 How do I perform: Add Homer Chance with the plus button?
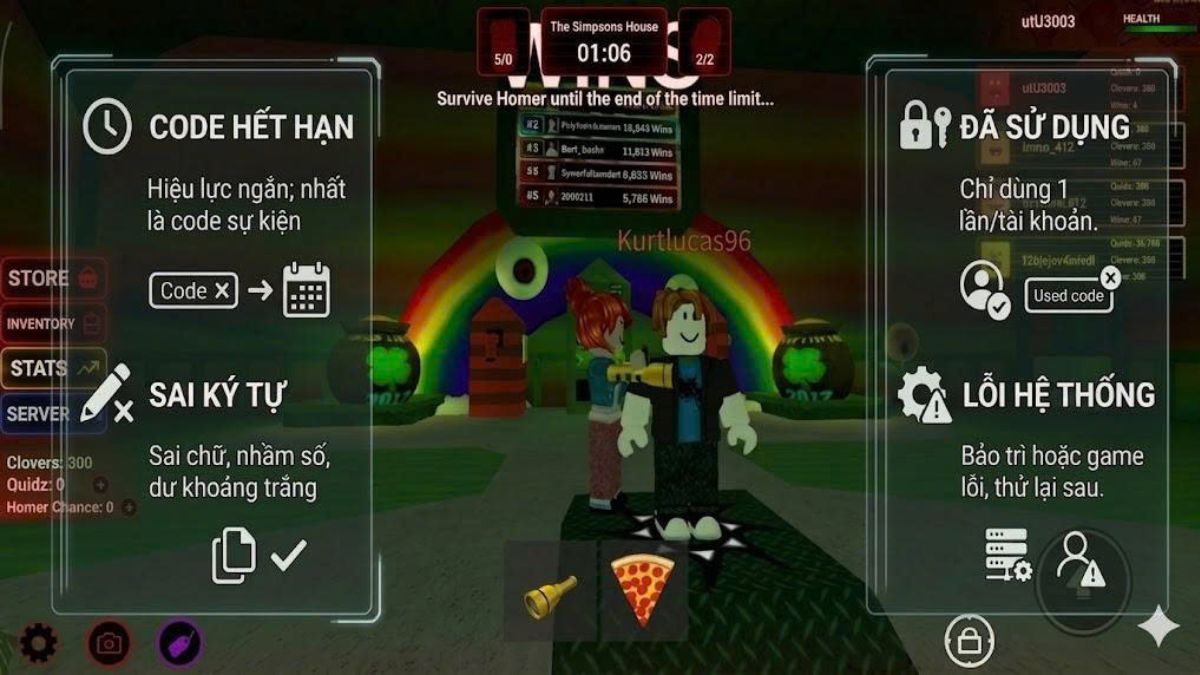[128, 508]
